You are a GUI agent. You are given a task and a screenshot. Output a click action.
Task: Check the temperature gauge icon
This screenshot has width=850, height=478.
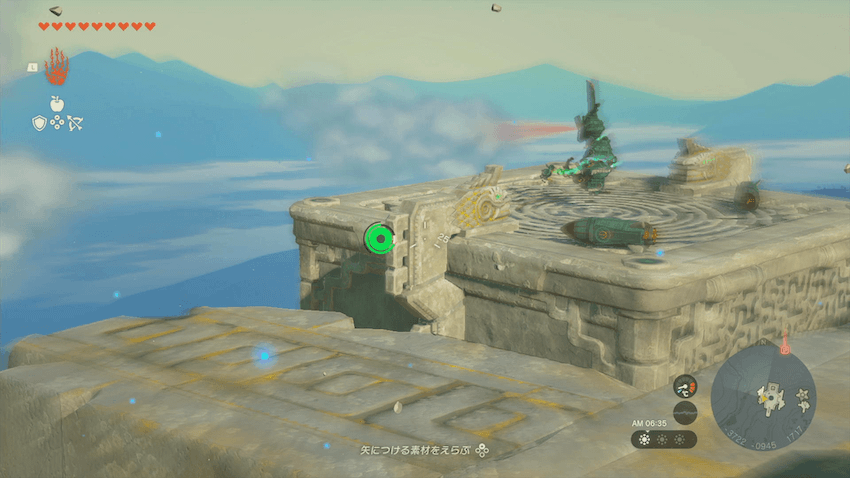tap(684, 385)
